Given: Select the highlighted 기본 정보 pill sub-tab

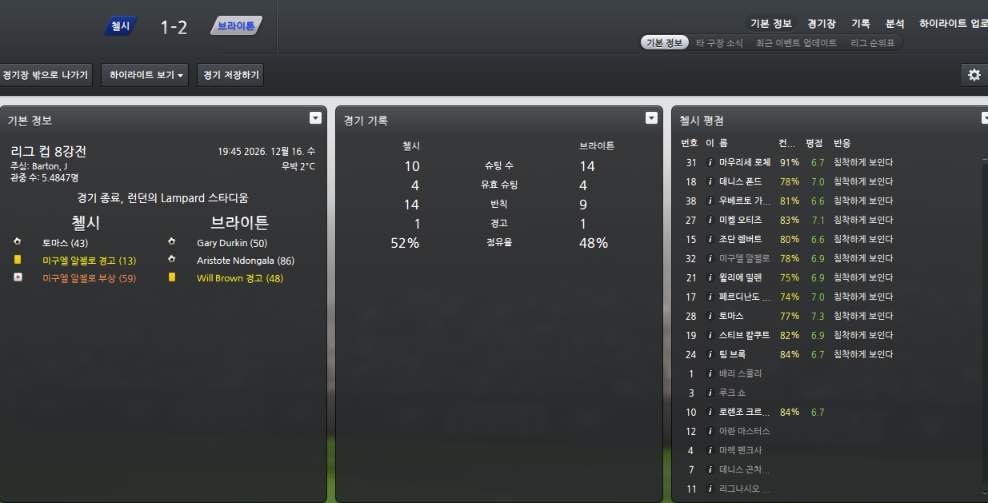Looking at the screenshot, I should pos(664,43).
